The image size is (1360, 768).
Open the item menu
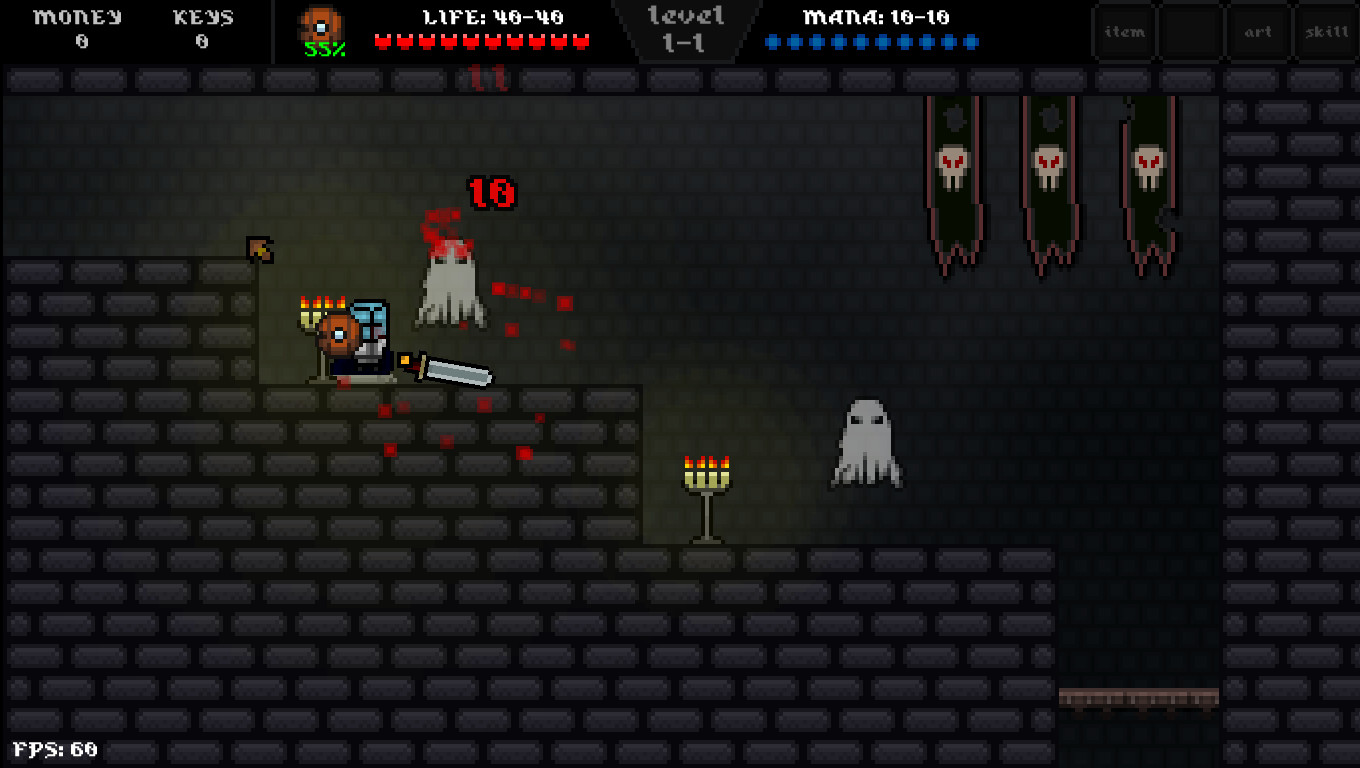pos(1124,31)
